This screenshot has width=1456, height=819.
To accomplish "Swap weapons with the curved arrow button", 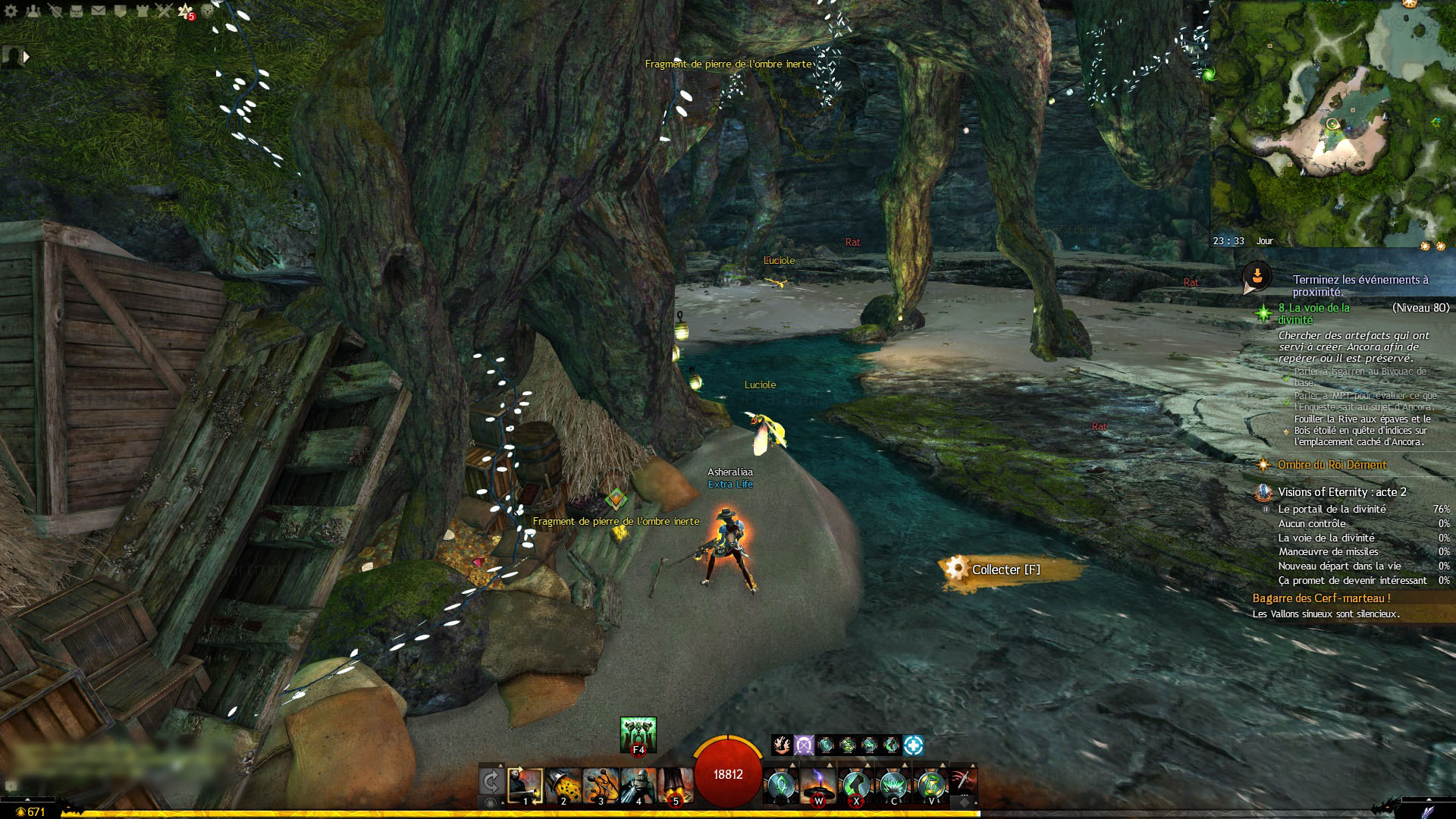I will click(491, 781).
